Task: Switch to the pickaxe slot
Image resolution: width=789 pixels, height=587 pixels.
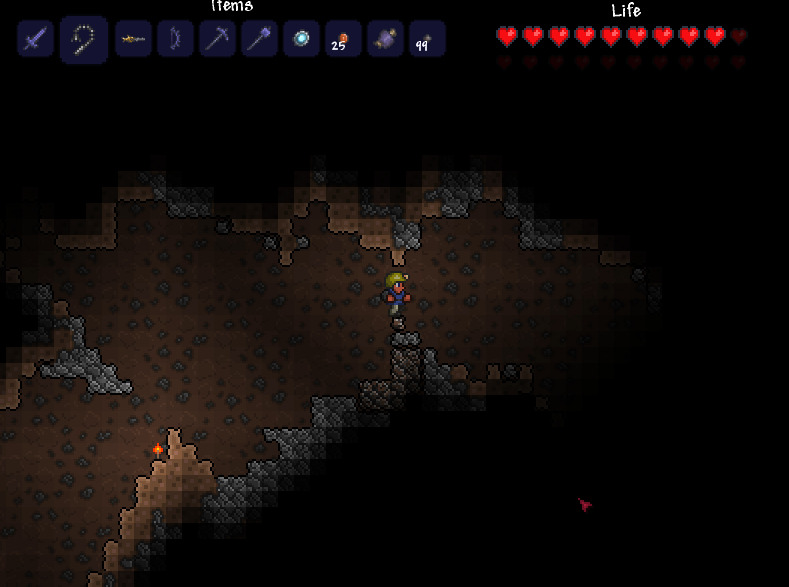Action: point(217,40)
